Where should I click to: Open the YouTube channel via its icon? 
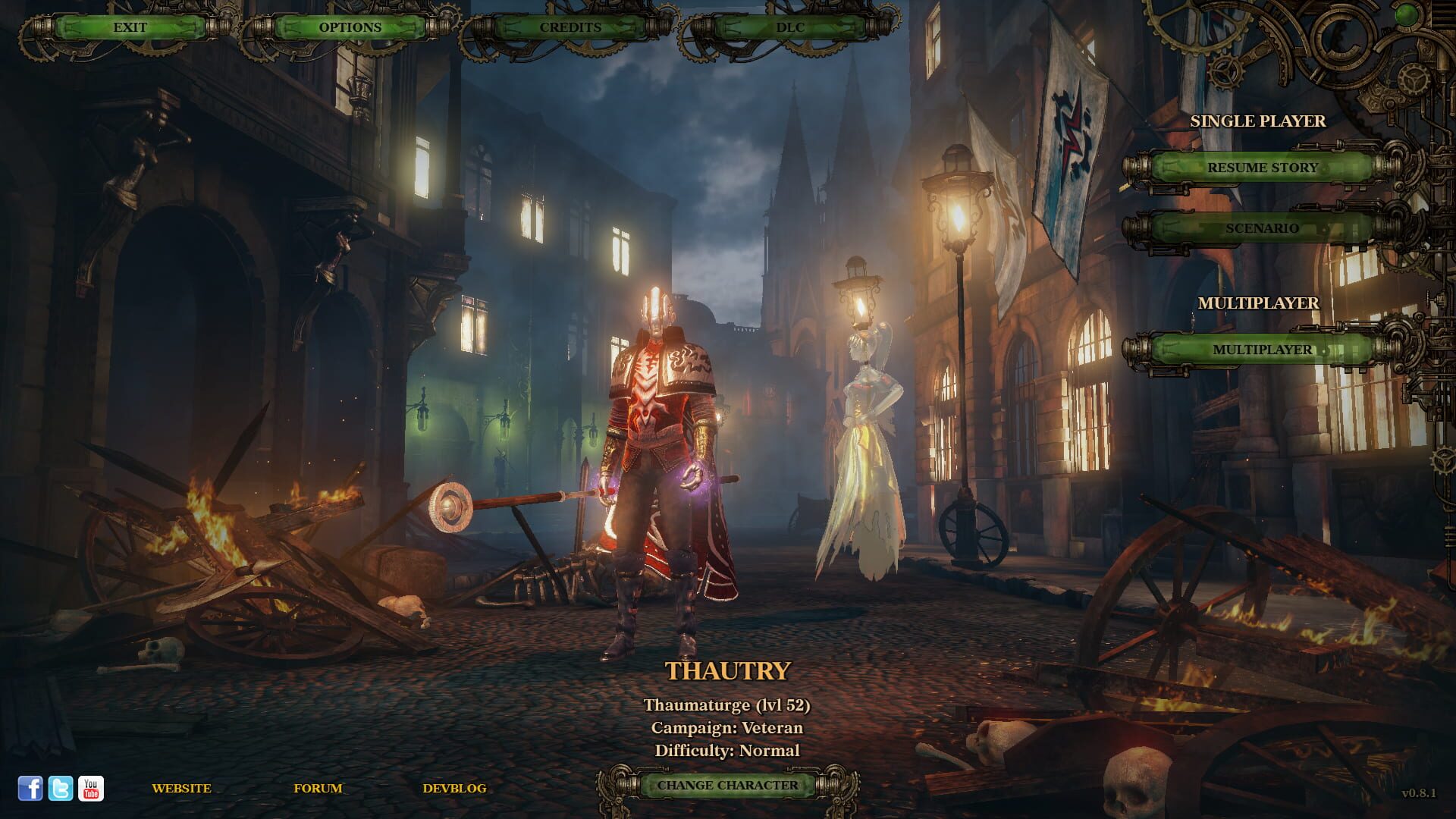click(89, 789)
